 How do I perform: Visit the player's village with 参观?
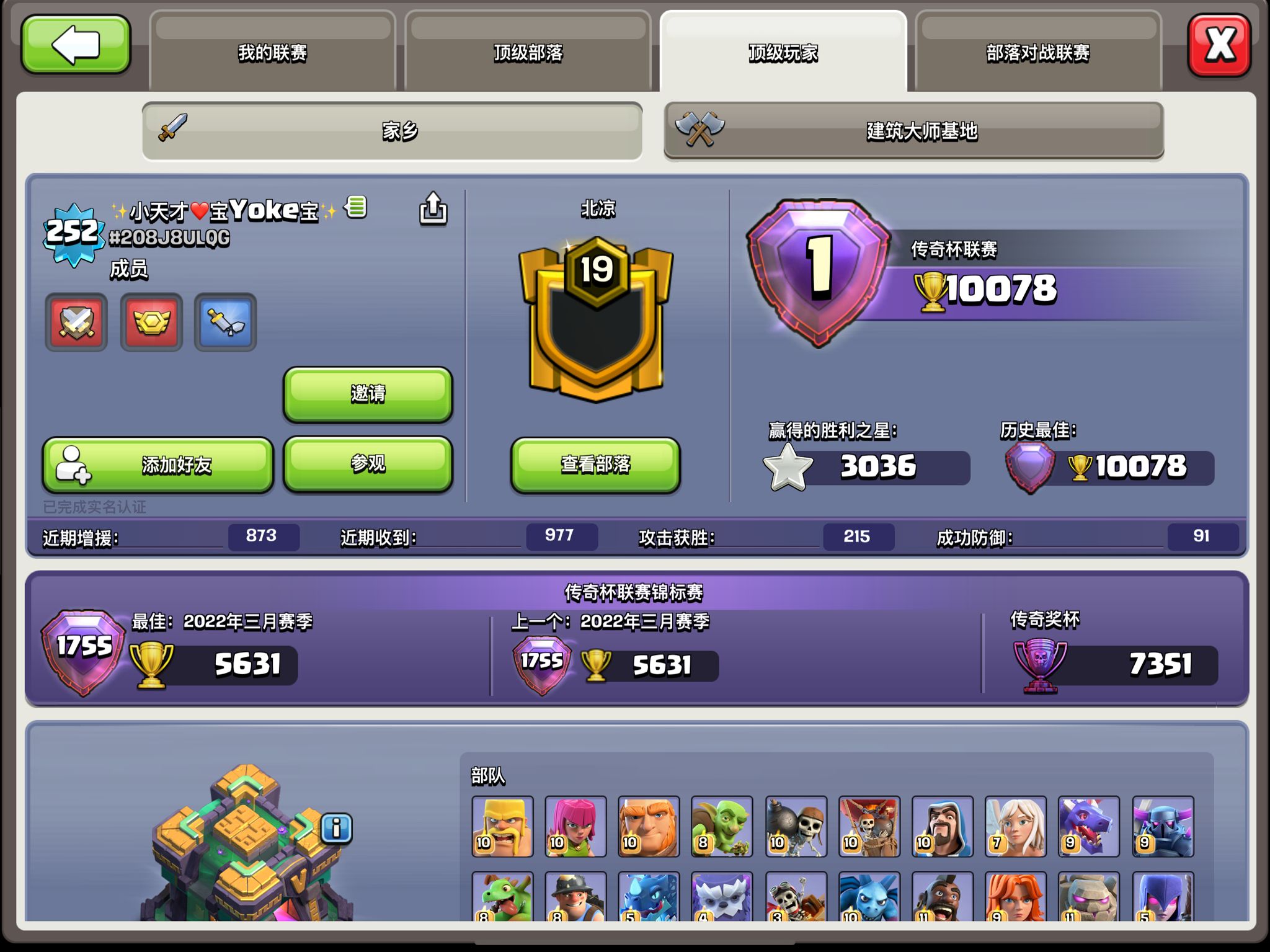pyautogui.click(x=368, y=464)
